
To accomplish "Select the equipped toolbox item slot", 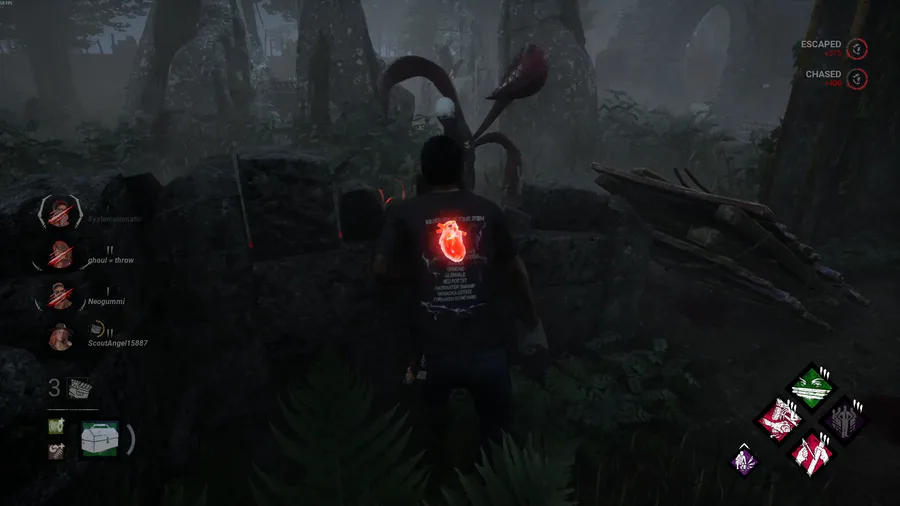I will point(100,439).
